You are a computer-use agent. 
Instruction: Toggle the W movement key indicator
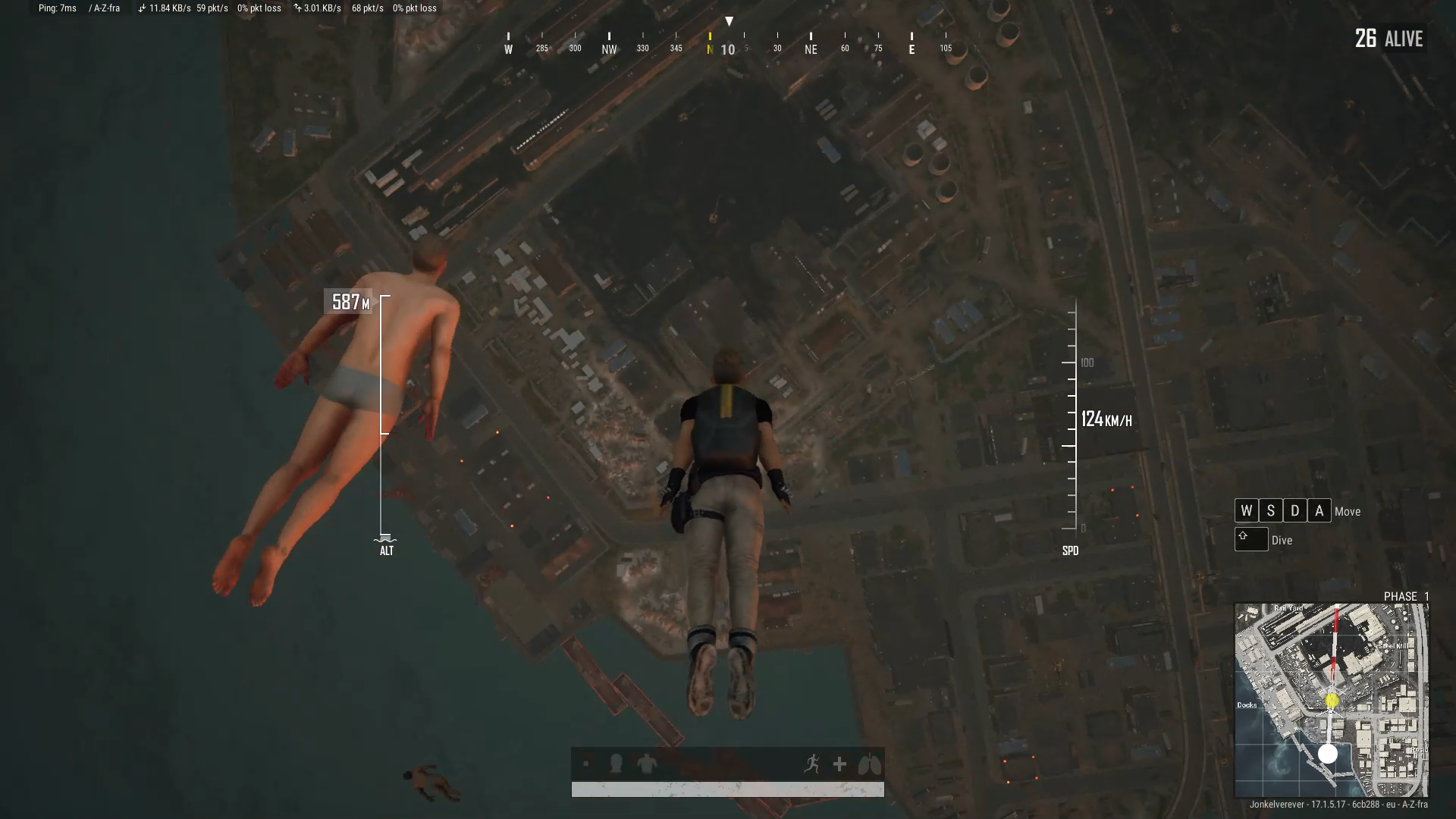click(x=1246, y=510)
